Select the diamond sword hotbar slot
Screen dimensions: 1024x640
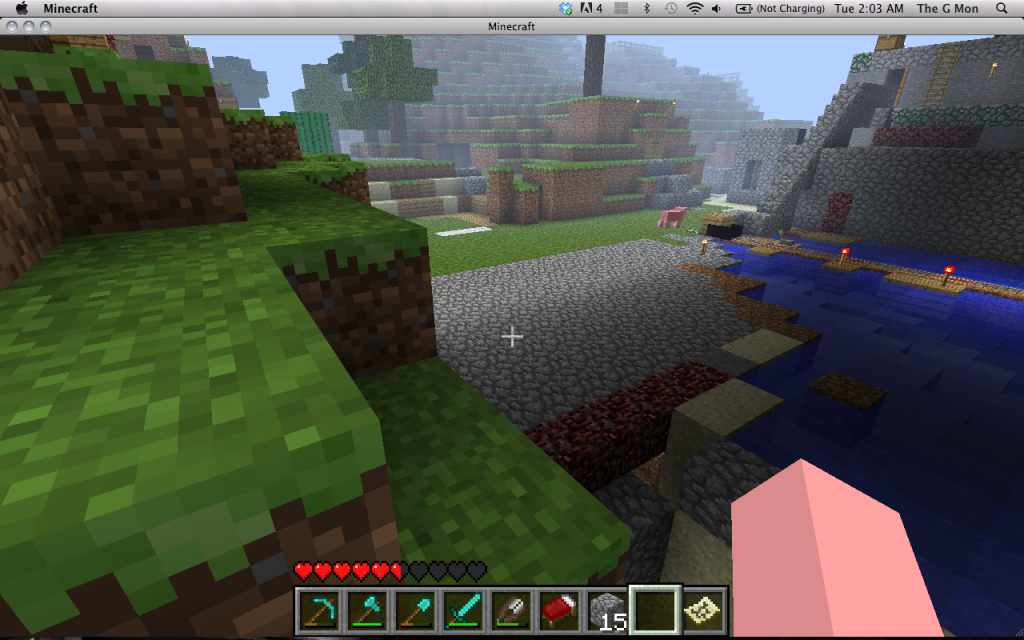[x=462, y=609]
